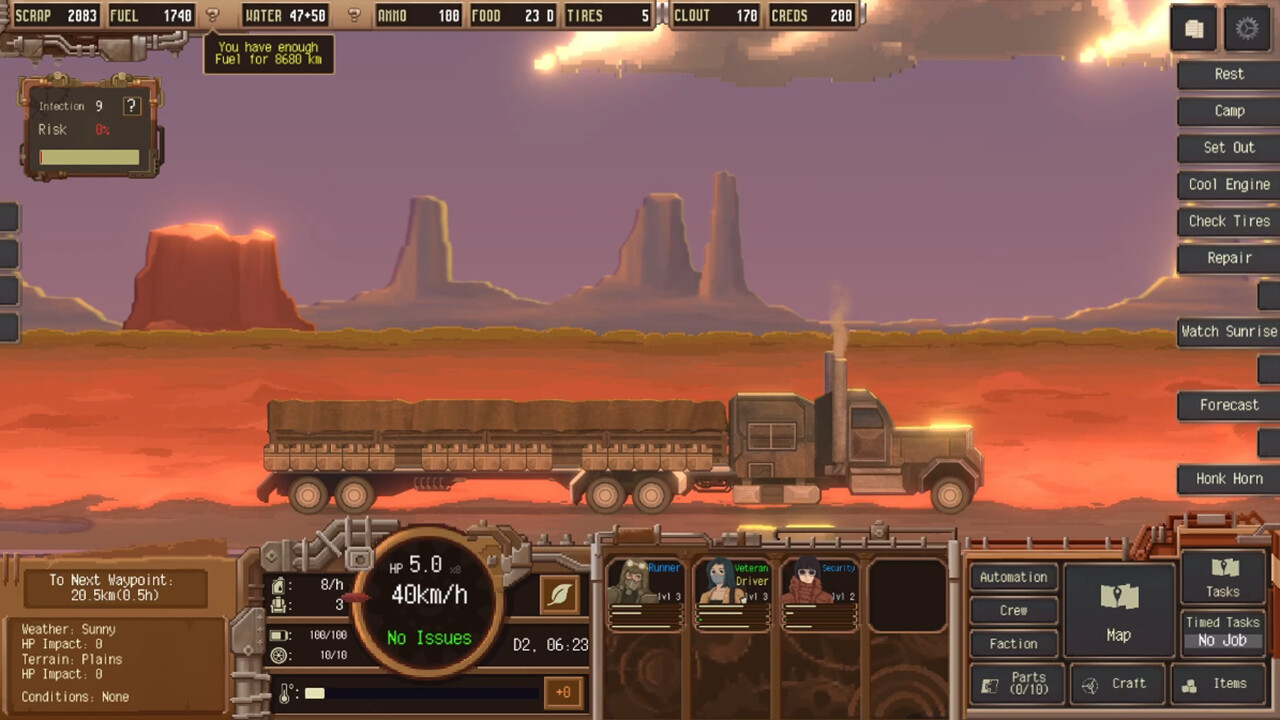Click the Rest button
This screenshot has width=1280, height=720.
click(1228, 73)
